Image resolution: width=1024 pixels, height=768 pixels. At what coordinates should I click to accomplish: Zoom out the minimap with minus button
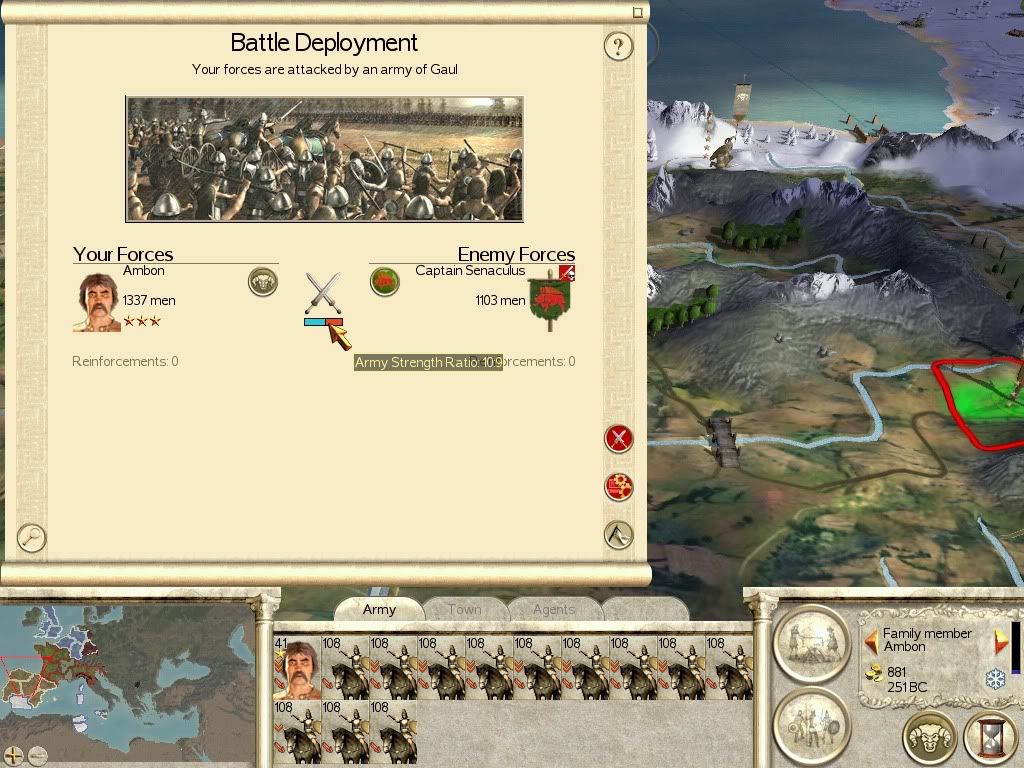[x=38, y=755]
